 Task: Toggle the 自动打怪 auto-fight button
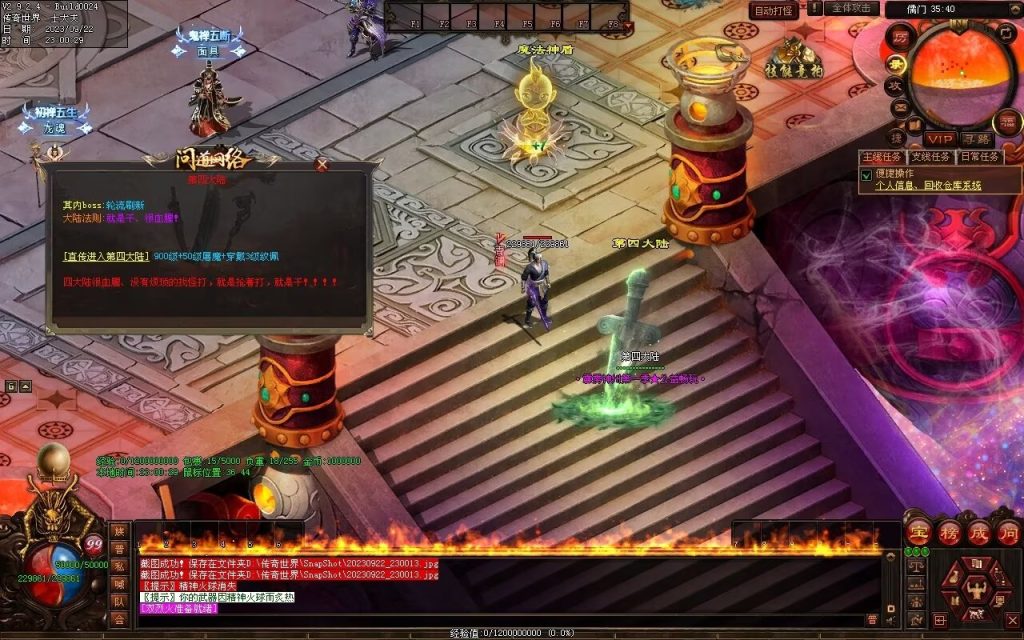tap(775, 10)
